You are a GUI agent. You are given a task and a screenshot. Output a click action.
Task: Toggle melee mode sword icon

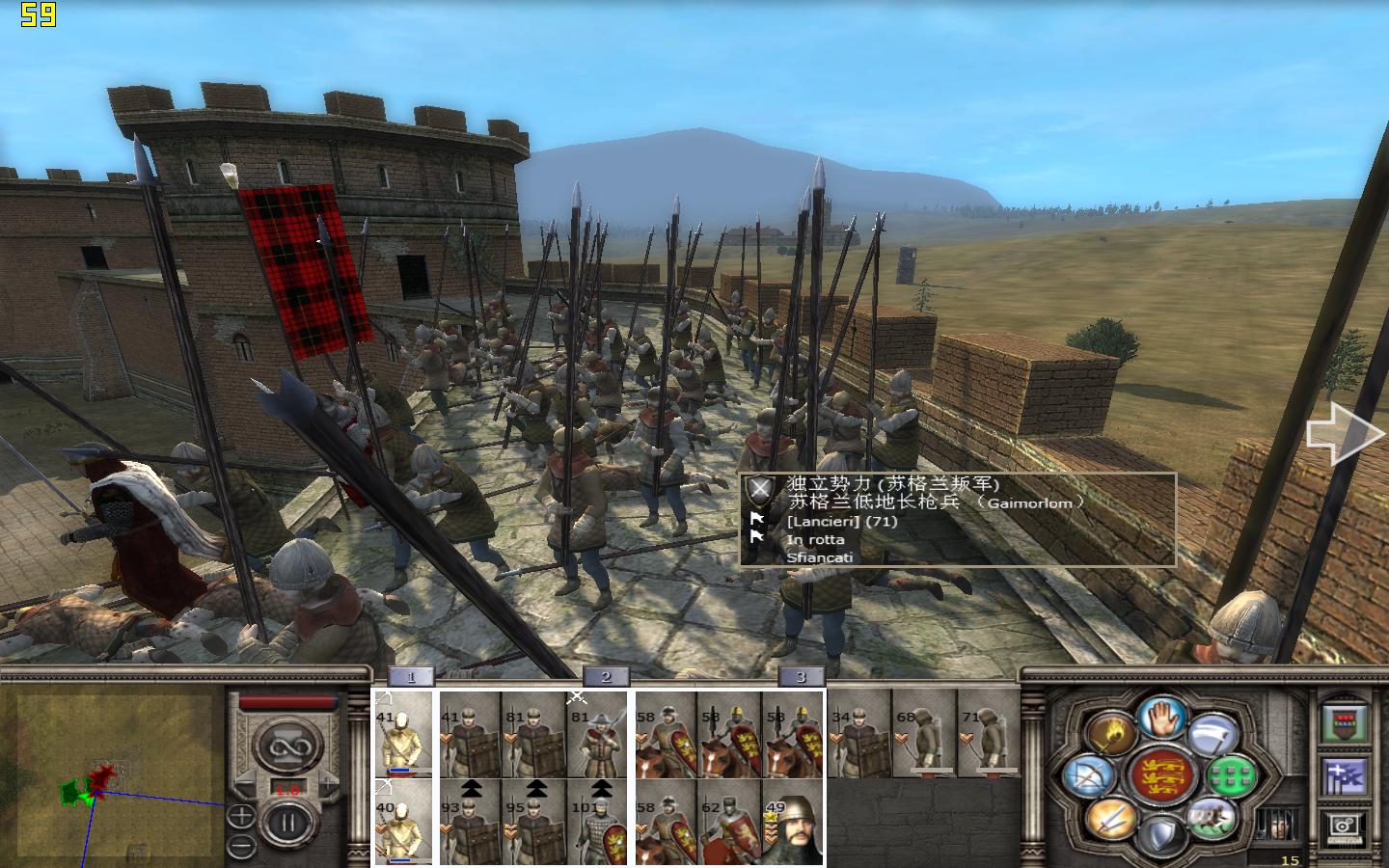[1111, 819]
